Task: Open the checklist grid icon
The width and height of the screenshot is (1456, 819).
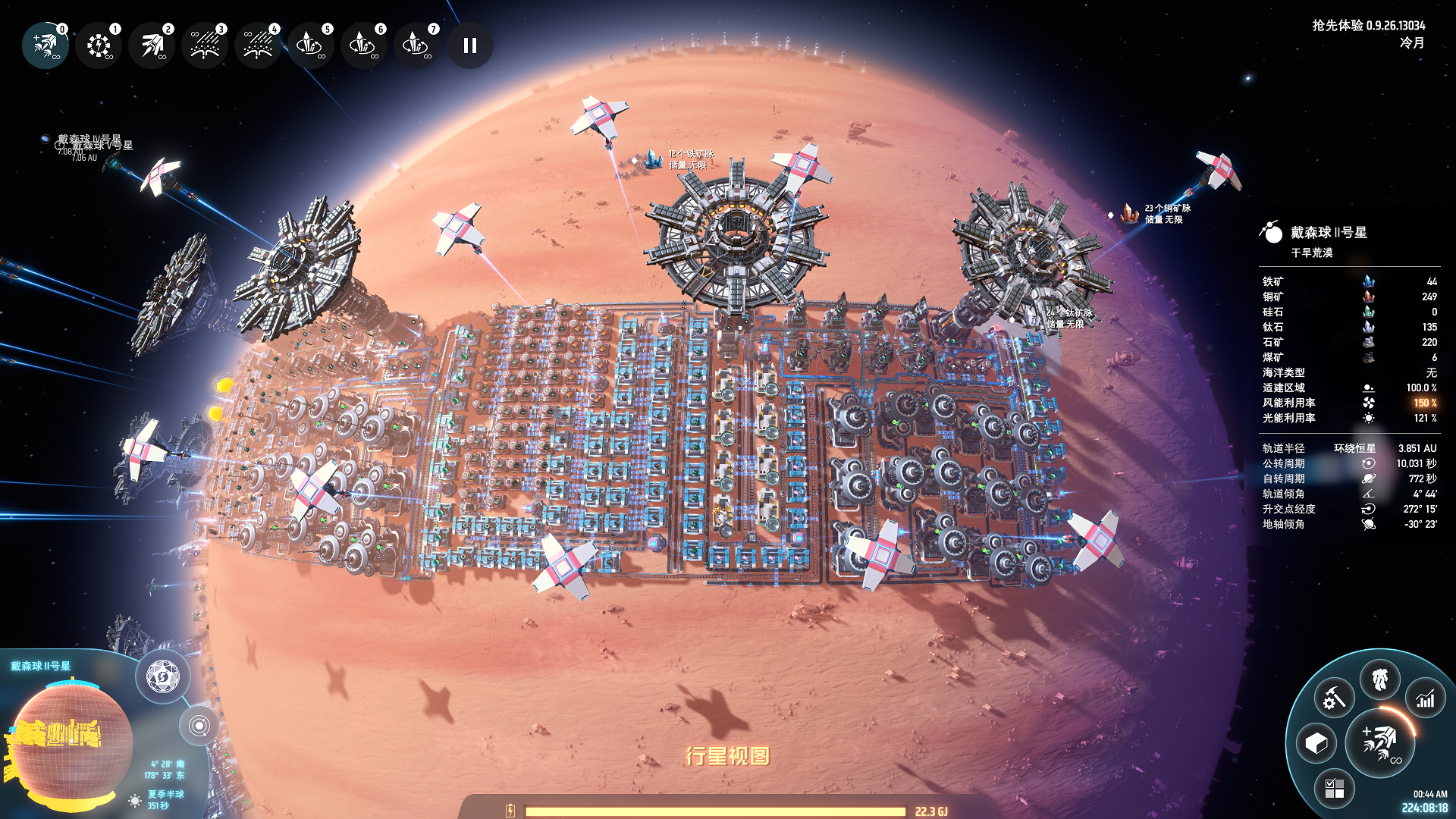Action: (1334, 789)
